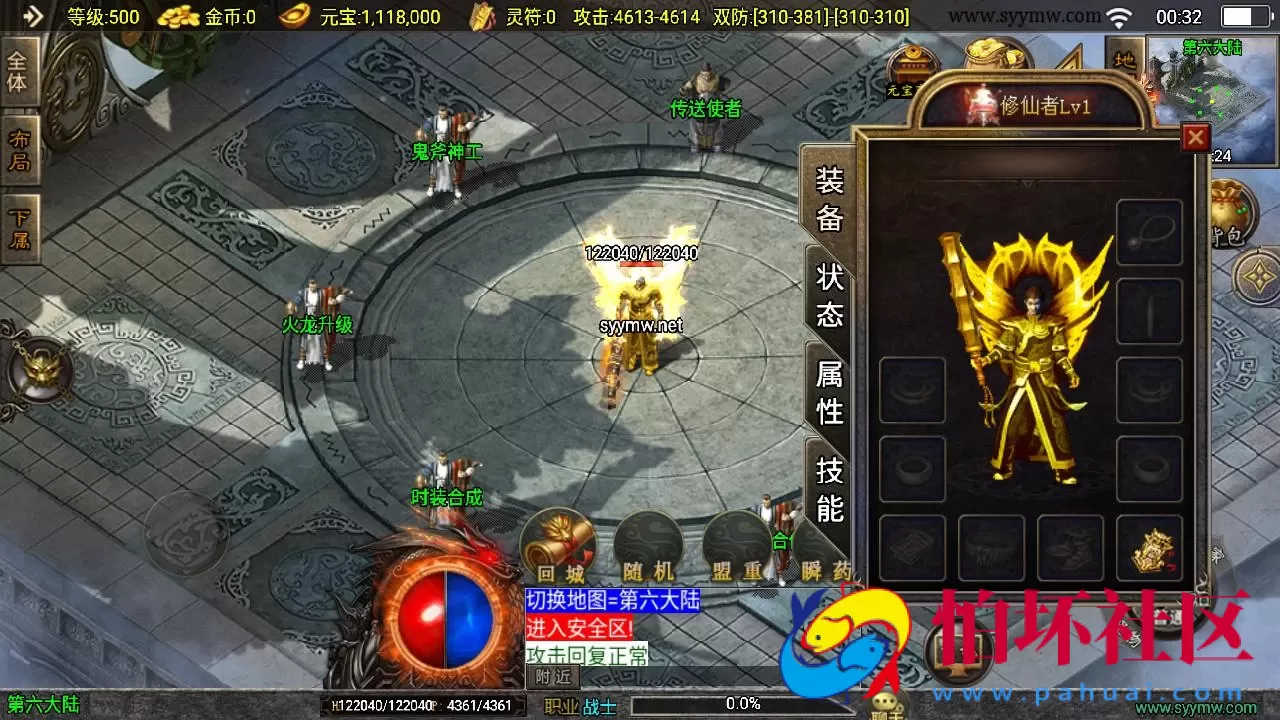Screen dimensions: 1280x720
Task: Open the 附近 chat channel selector
Action: [554, 677]
